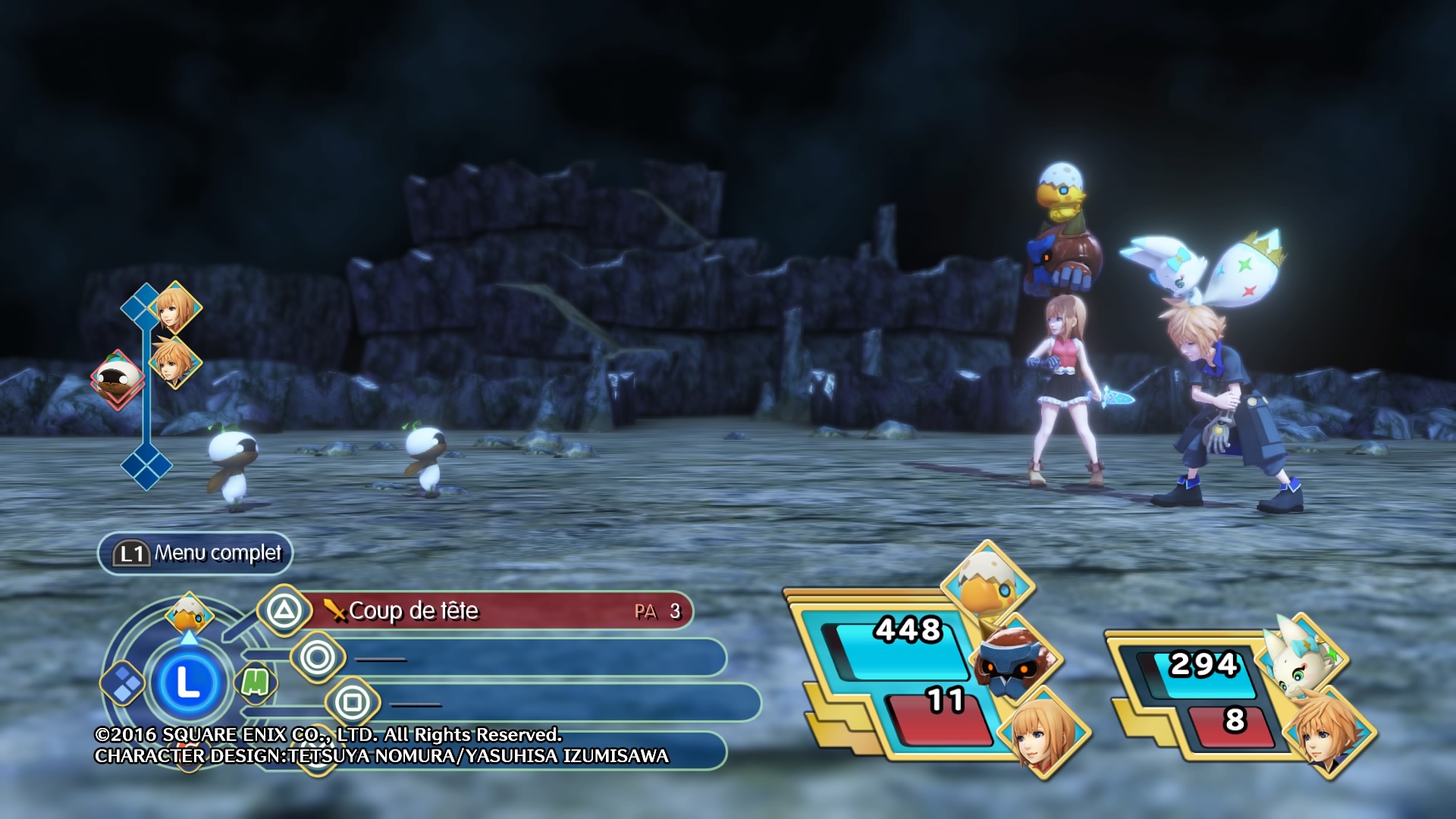Screen dimensions: 1456x819
Task: Select the enemy mirage portrait on the turn gauge
Action: point(118,377)
